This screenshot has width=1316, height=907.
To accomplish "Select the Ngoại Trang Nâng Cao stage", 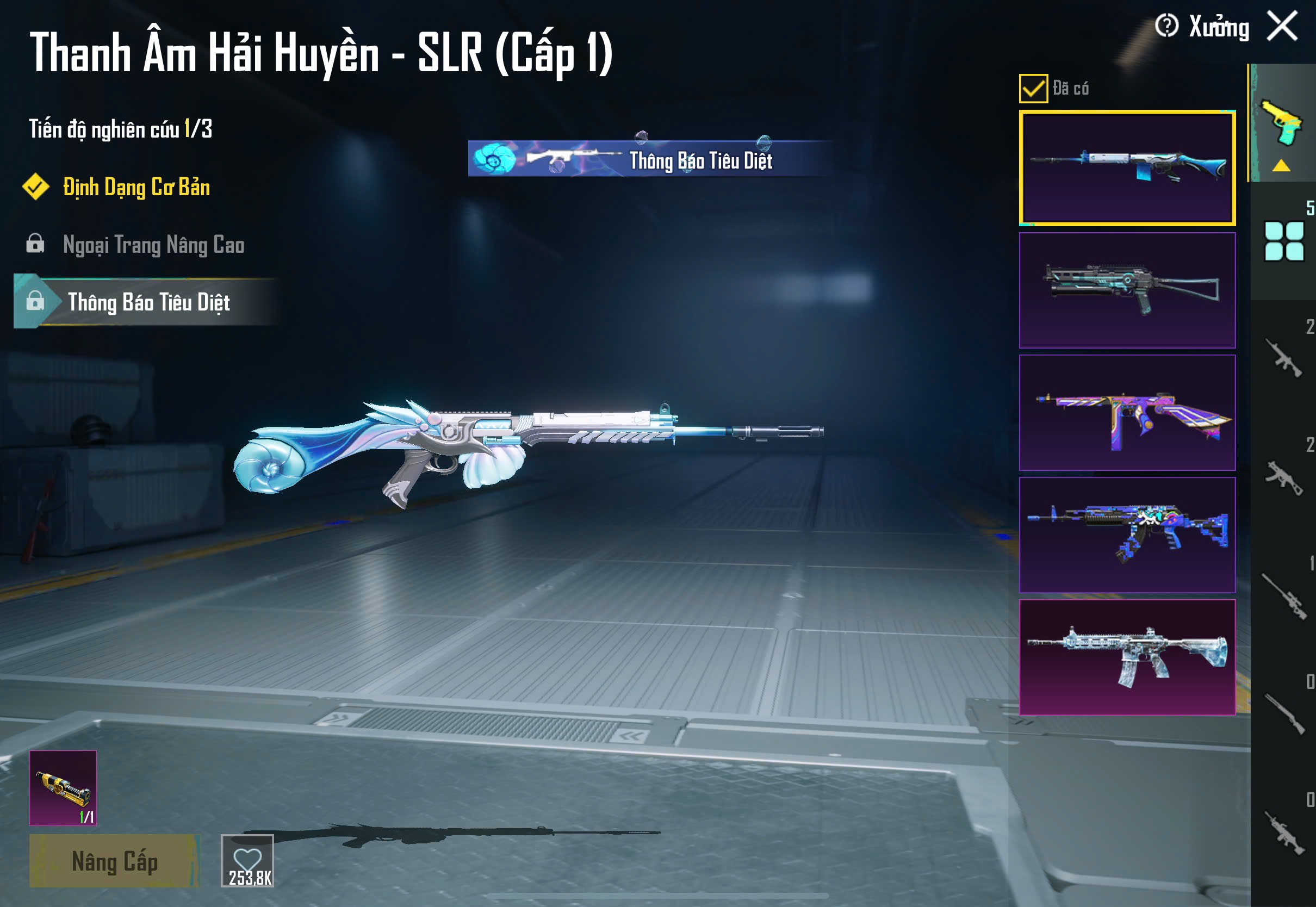I will (x=153, y=245).
